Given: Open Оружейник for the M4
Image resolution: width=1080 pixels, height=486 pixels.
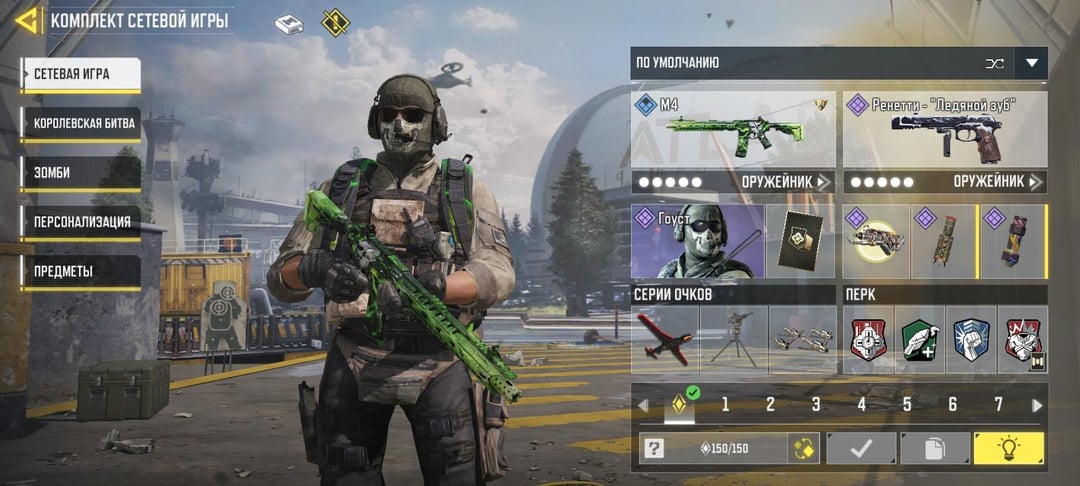Looking at the screenshot, I should tap(787, 182).
